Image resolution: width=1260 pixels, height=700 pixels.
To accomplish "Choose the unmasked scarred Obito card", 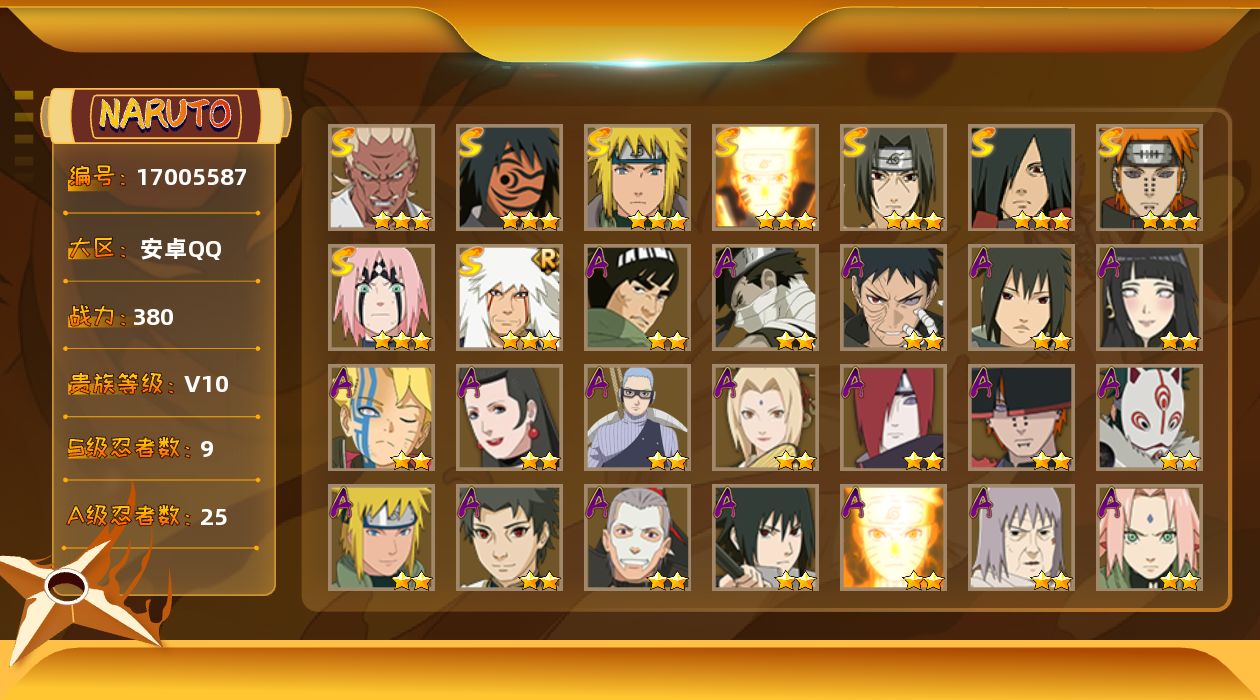I will (893, 297).
